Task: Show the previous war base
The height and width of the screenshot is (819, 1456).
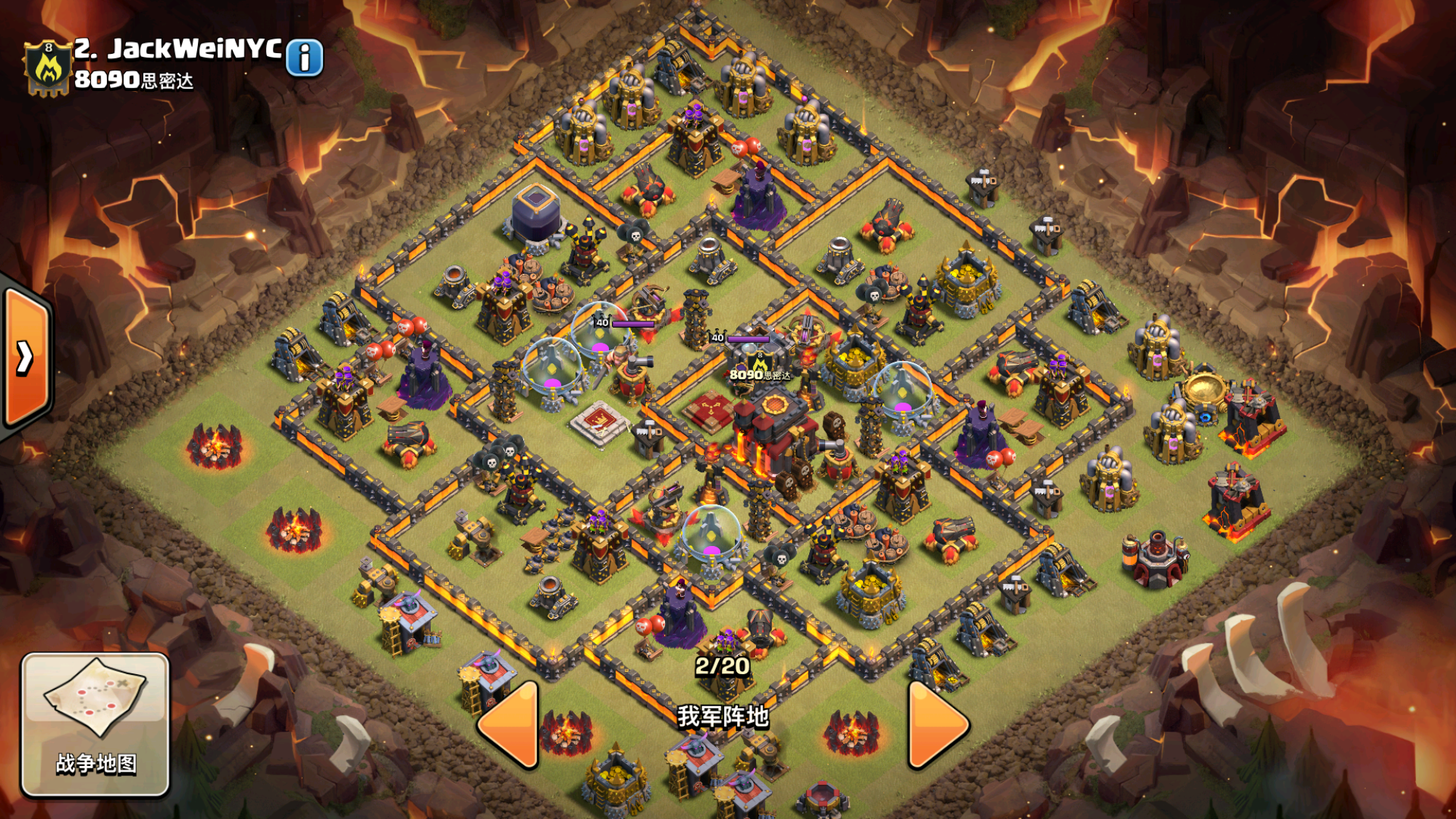Action: click(510, 724)
